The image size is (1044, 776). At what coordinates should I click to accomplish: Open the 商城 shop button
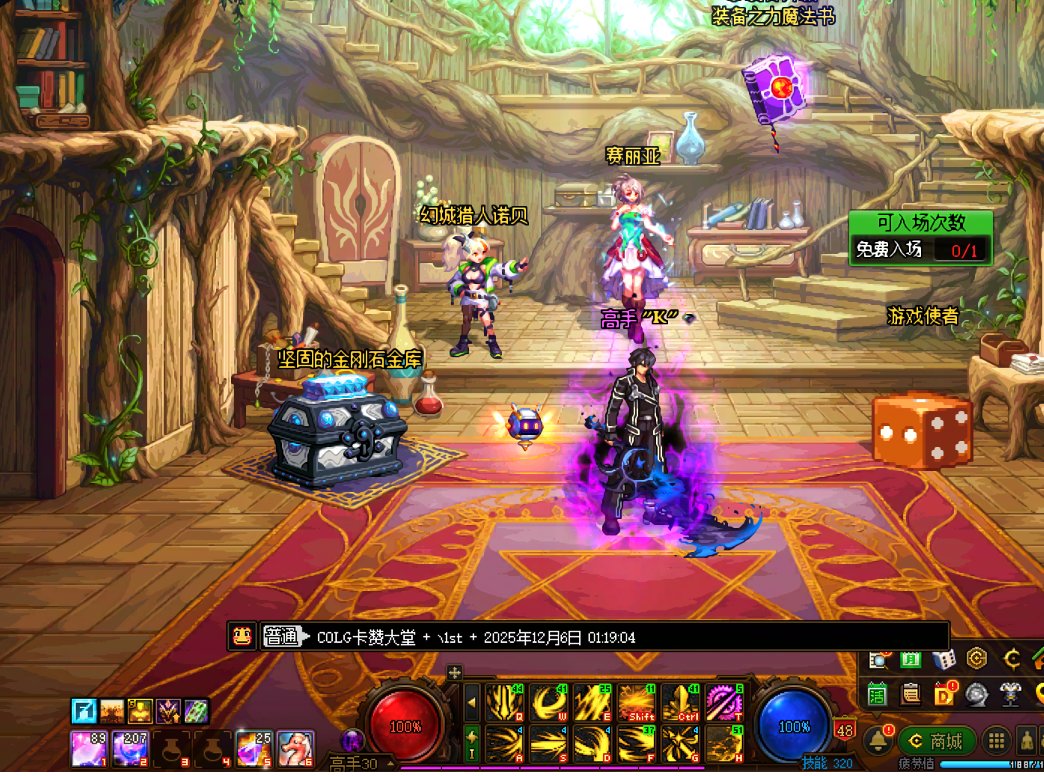(x=936, y=741)
